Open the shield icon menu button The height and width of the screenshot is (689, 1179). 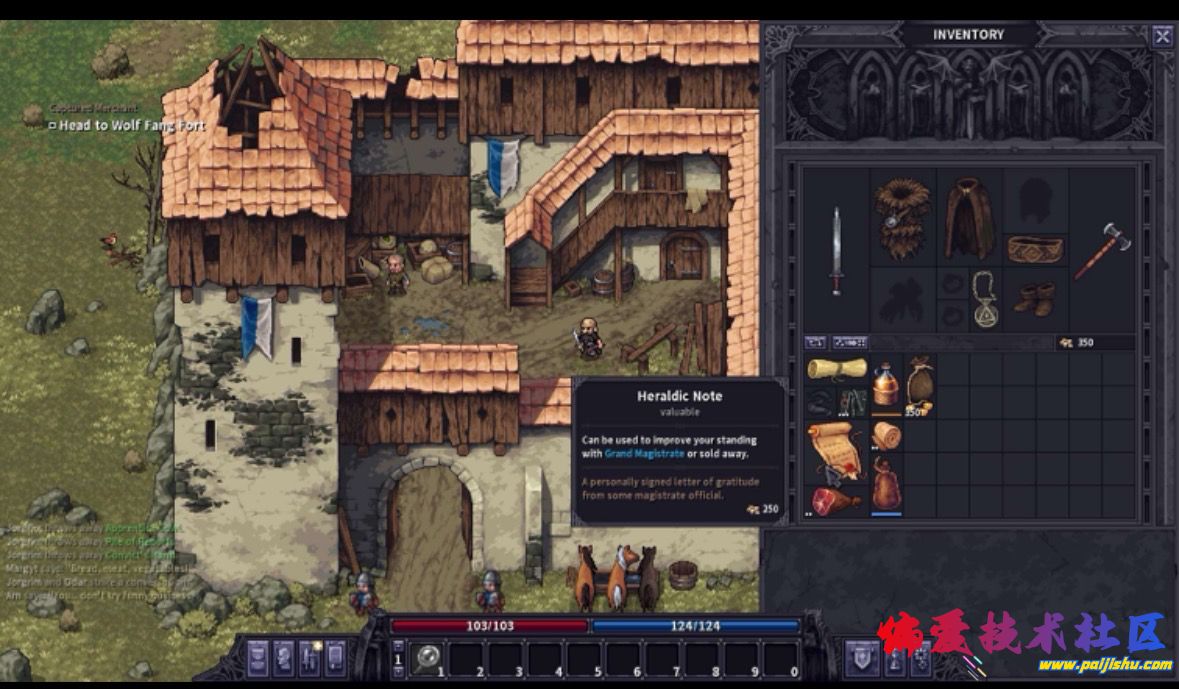pyautogui.click(x=862, y=657)
